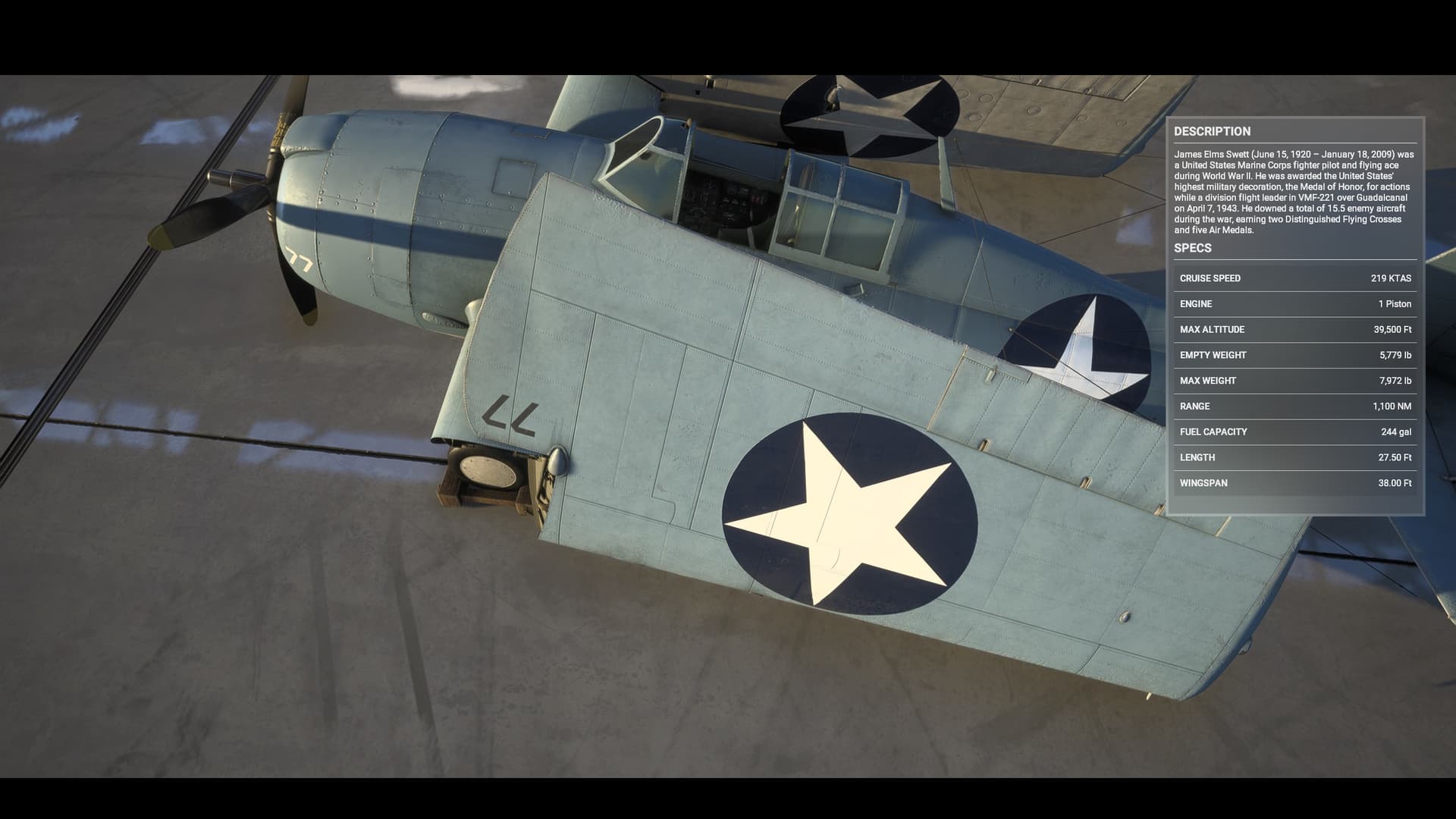This screenshot has height=819, width=1456.
Task: Select the MAX WEIGHT spec row
Action: [x=1297, y=381]
